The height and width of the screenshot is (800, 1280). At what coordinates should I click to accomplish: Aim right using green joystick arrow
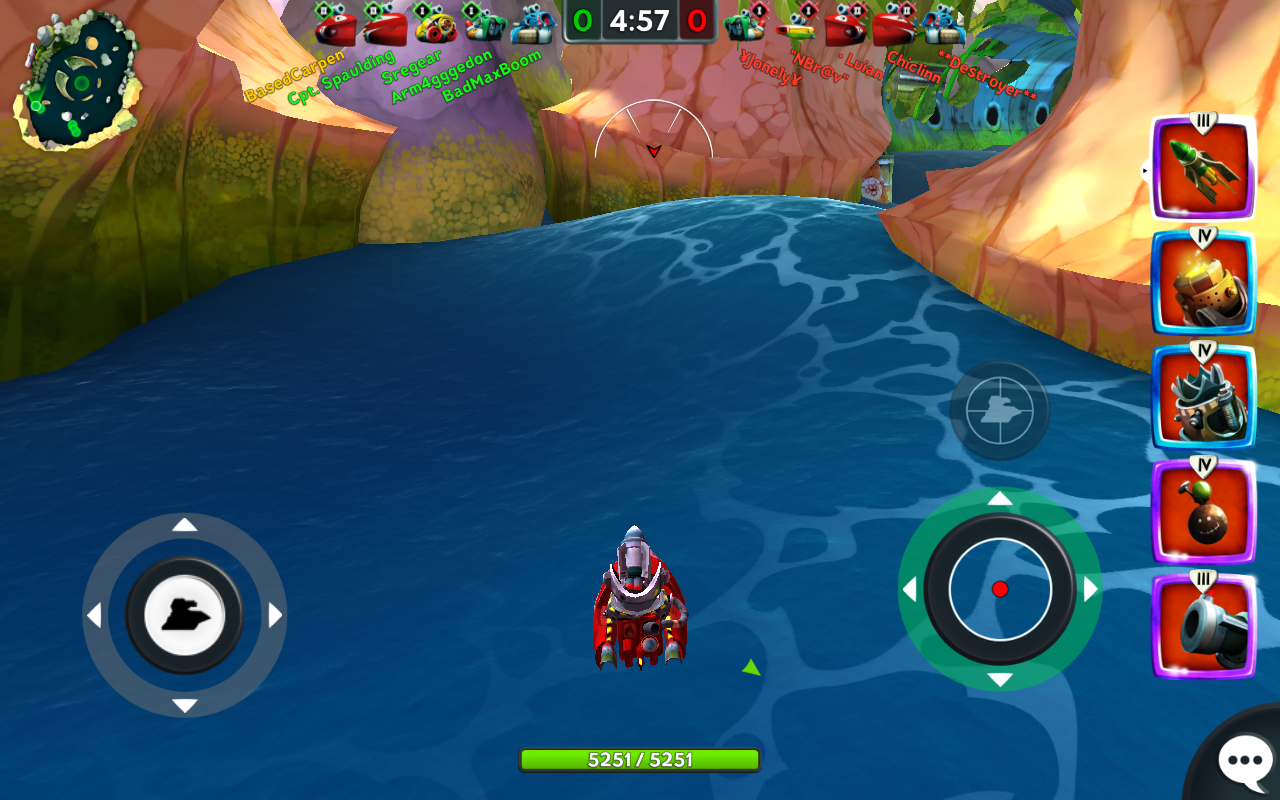point(1091,589)
